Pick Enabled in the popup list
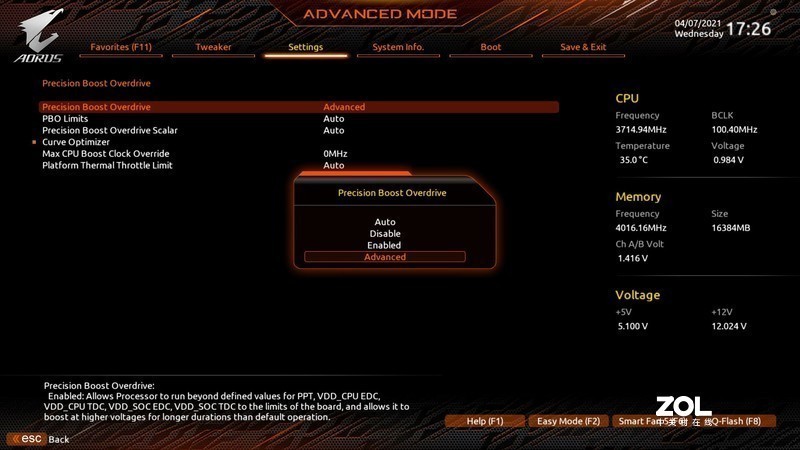The height and width of the screenshot is (450, 800). pyautogui.click(x=385, y=245)
